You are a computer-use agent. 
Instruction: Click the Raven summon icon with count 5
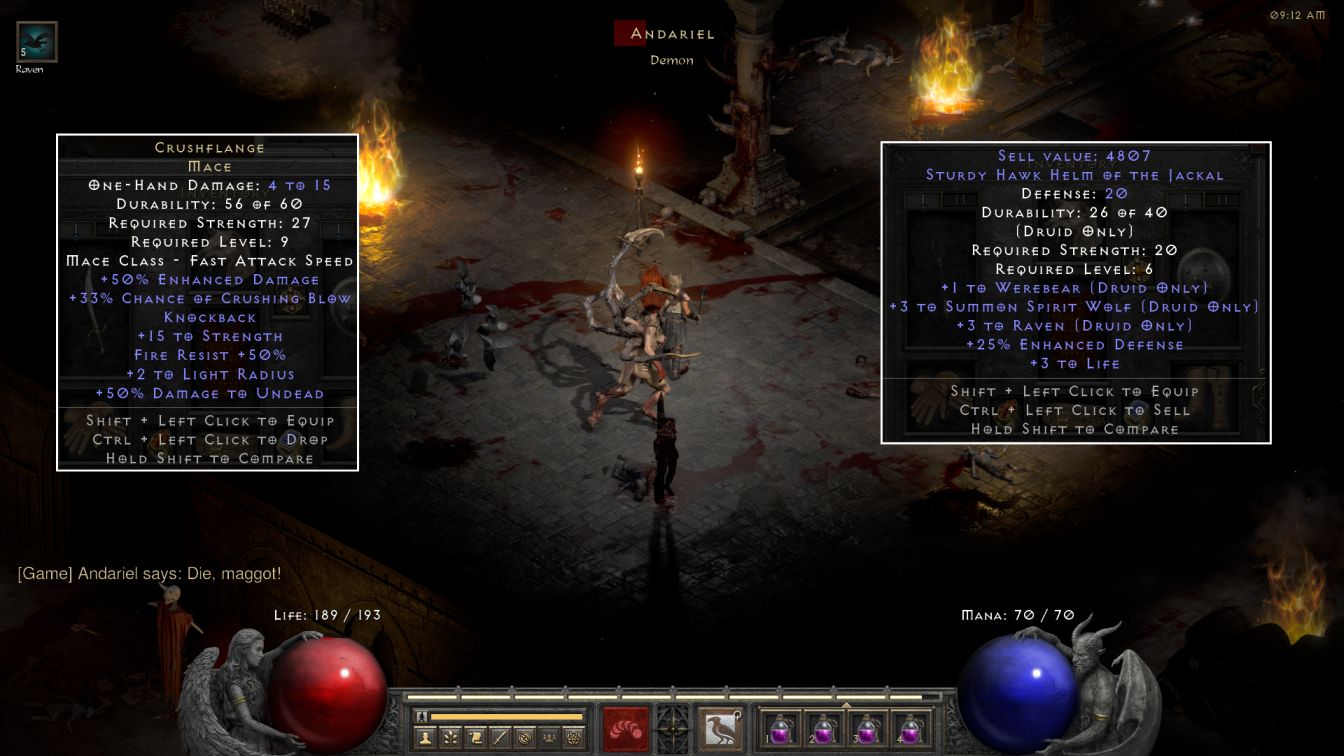(x=37, y=42)
